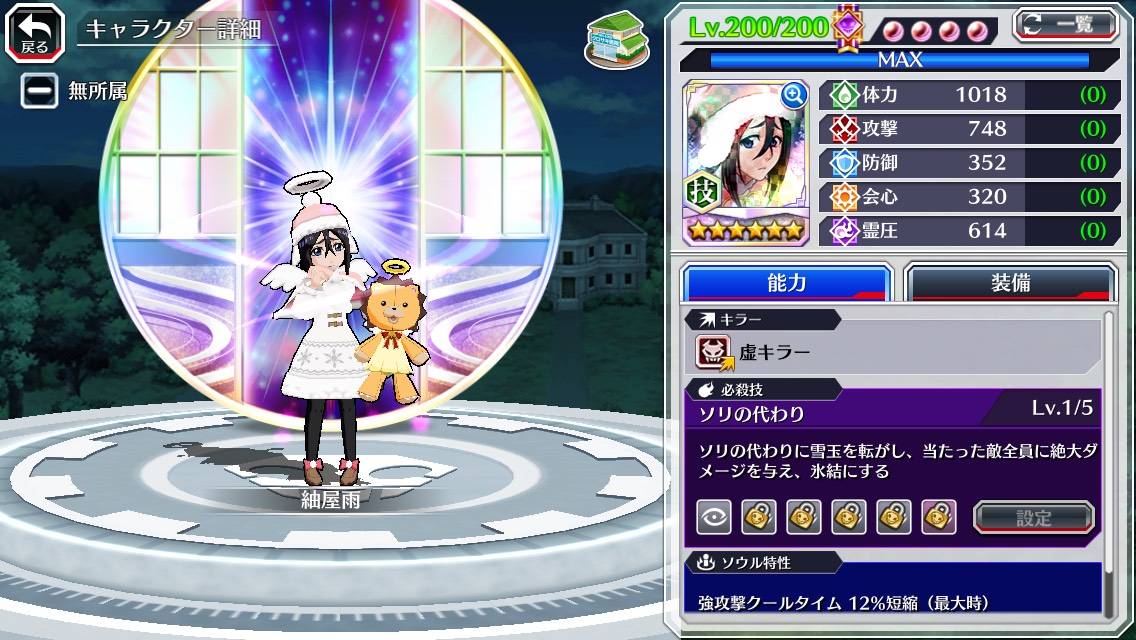
Task: Click the eye icon to preview the special move
Action: [x=712, y=517]
